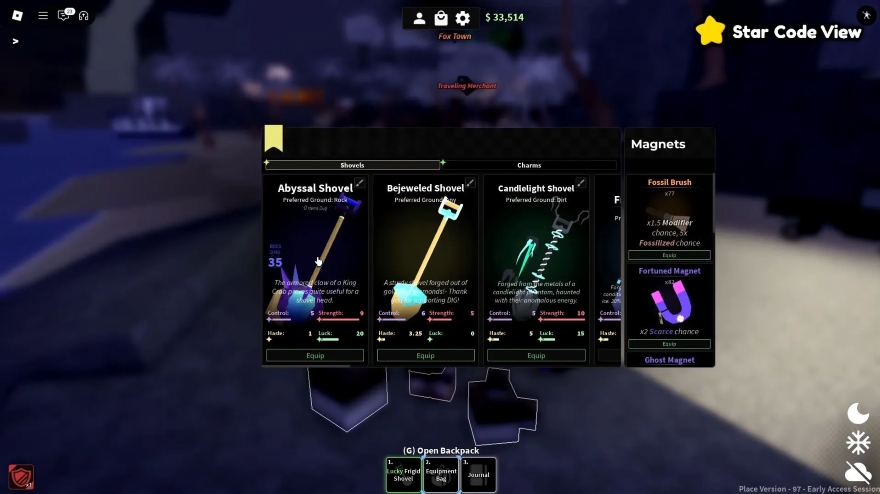Click the Star Code View button
This screenshot has width=880, height=494.
(x=779, y=31)
